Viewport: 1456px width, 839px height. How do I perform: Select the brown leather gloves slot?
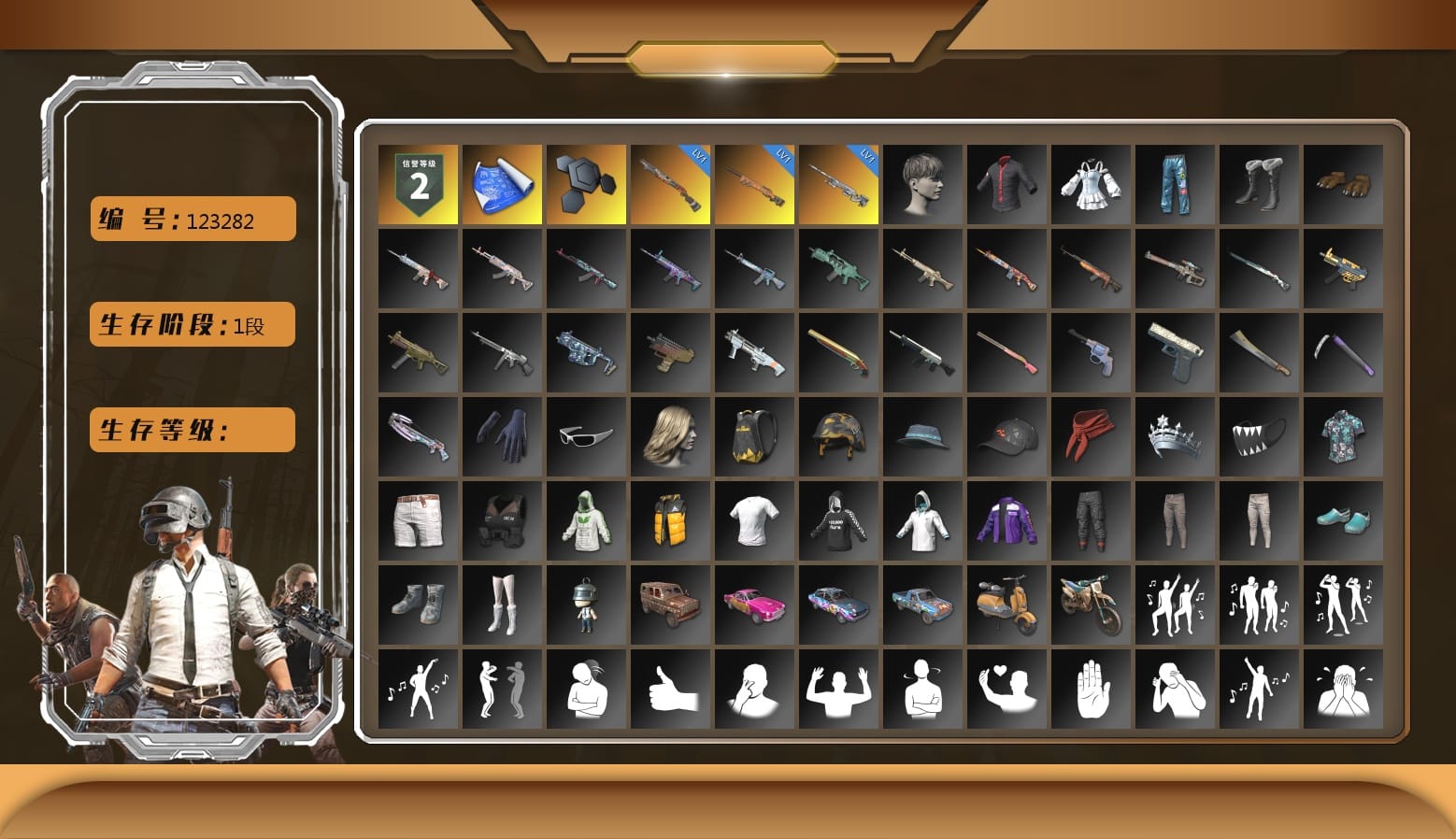(x=1343, y=184)
